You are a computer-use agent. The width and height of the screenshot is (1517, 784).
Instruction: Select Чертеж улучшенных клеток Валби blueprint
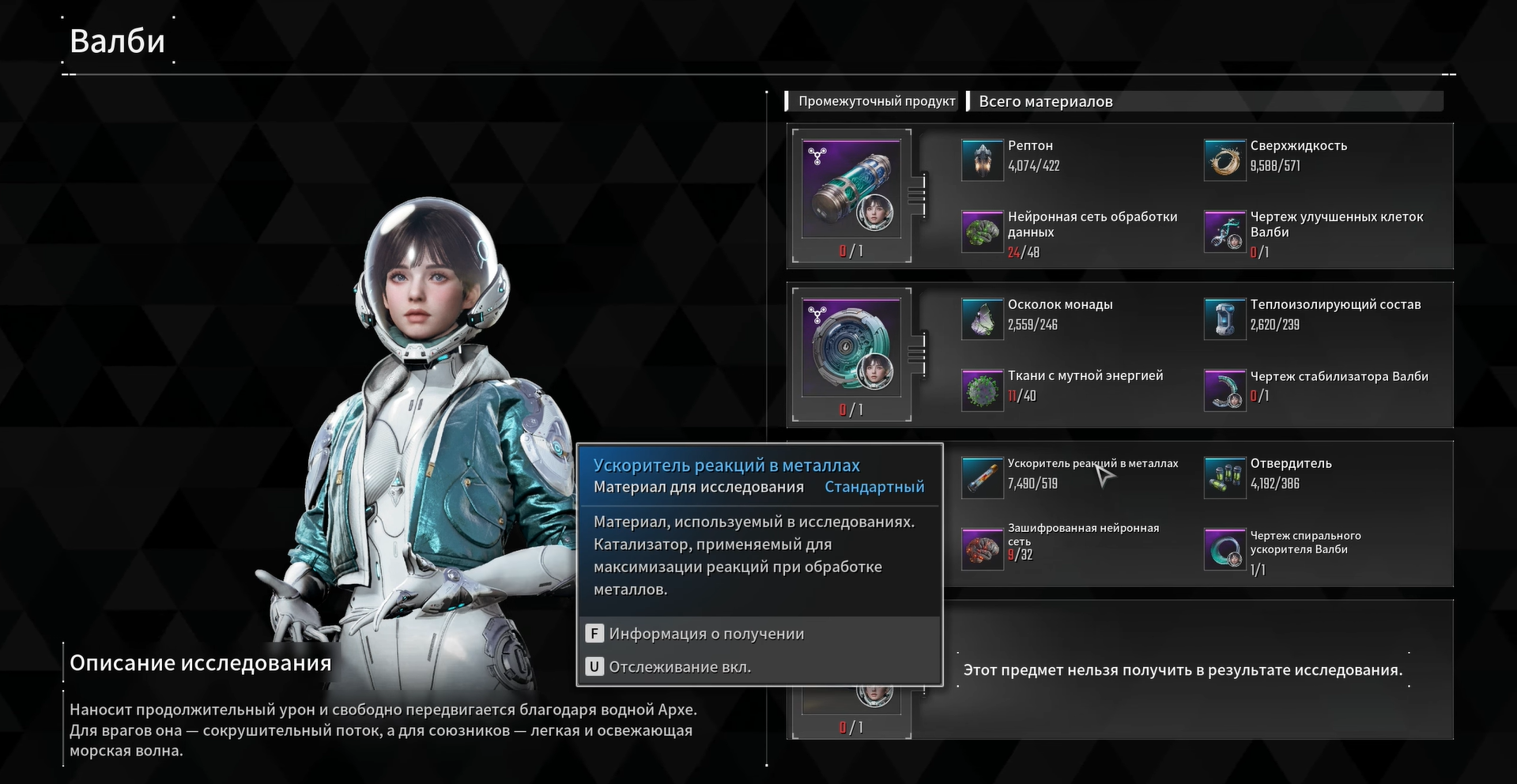click(1224, 232)
